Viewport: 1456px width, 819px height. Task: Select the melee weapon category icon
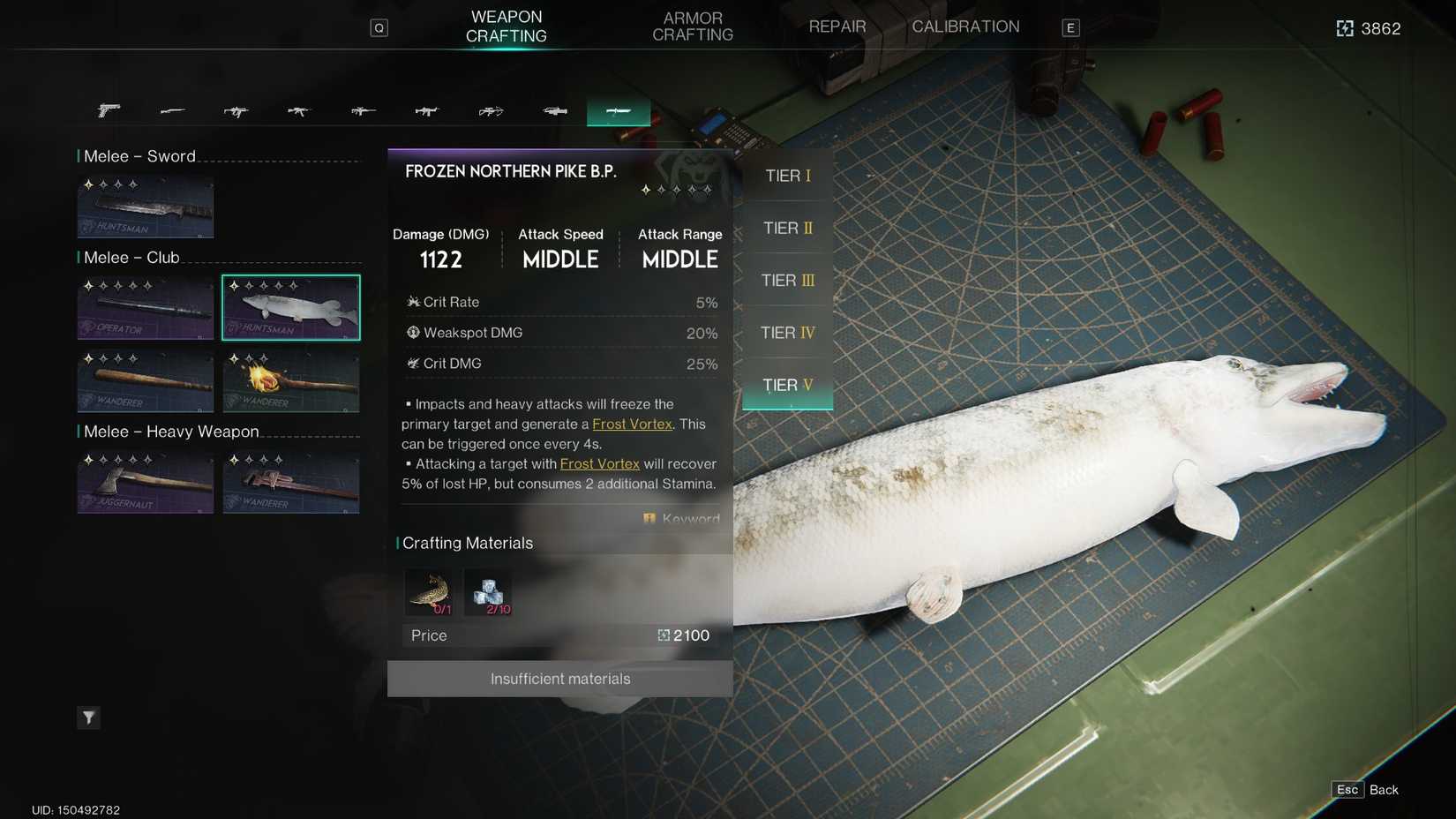coord(618,111)
